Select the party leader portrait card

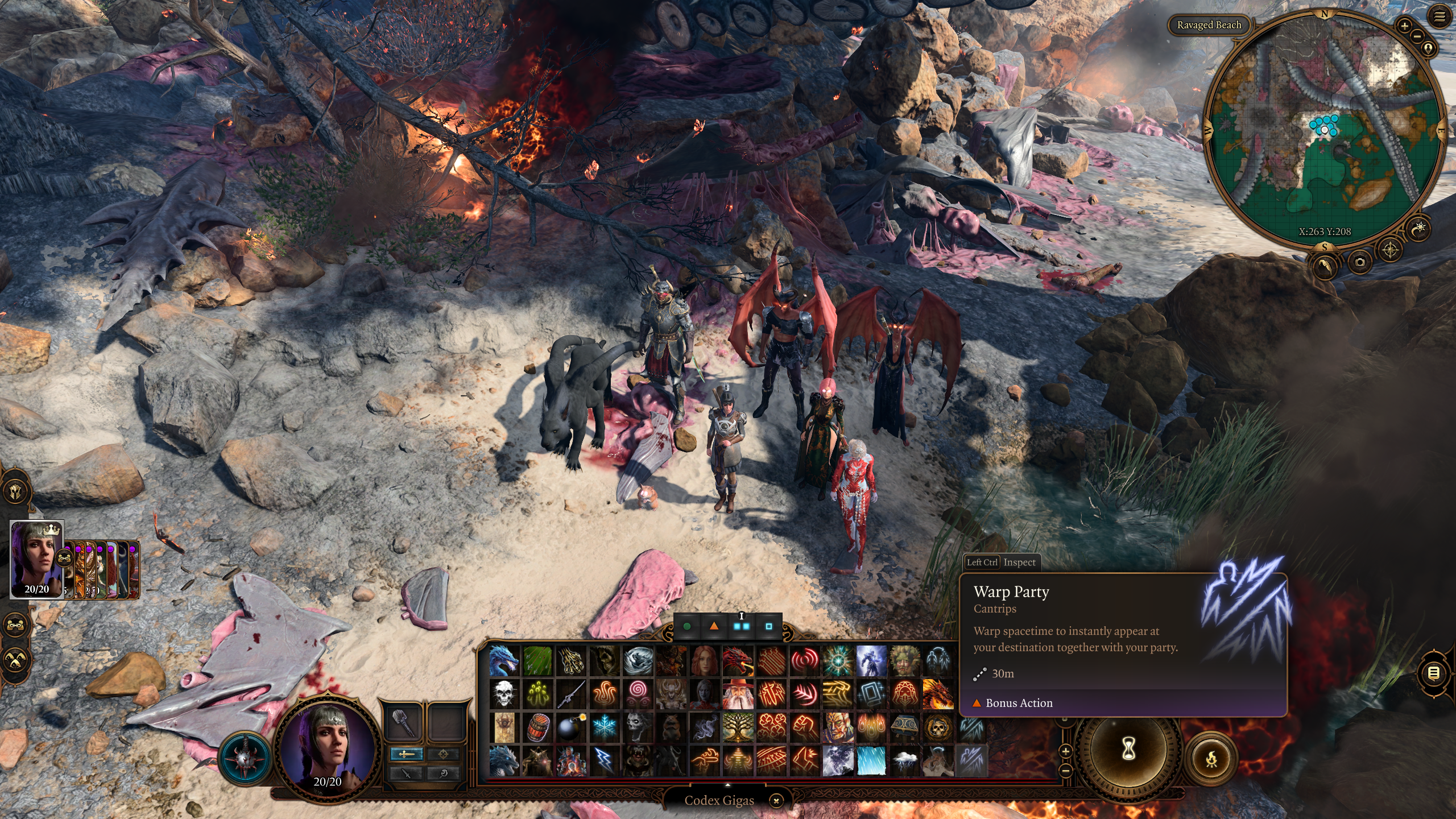coord(36,559)
